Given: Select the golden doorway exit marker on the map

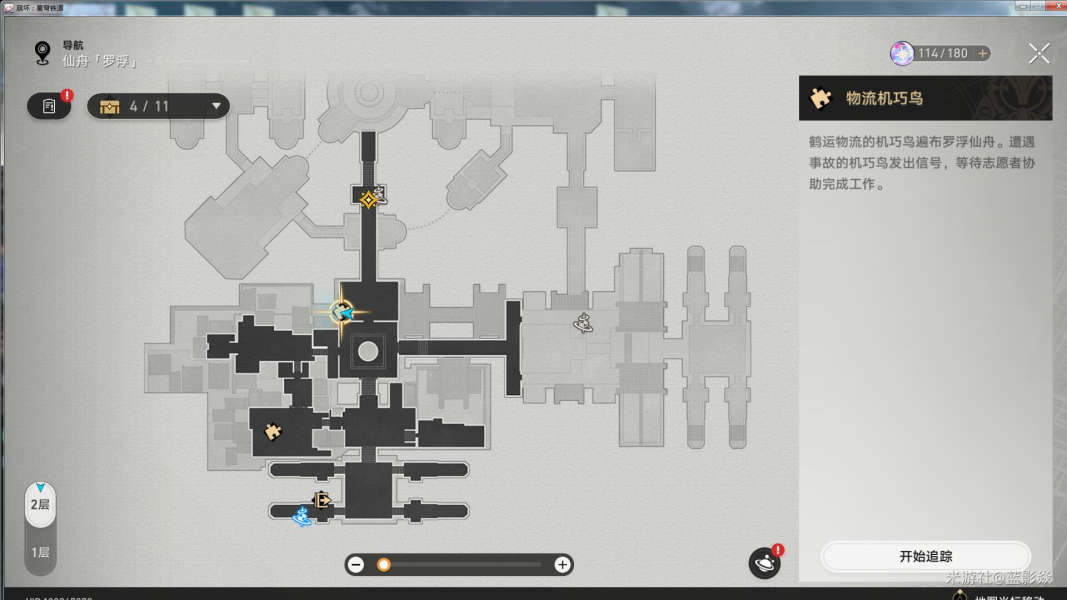Looking at the screenshot, I should pyautogui.click(x=322, y=500).
